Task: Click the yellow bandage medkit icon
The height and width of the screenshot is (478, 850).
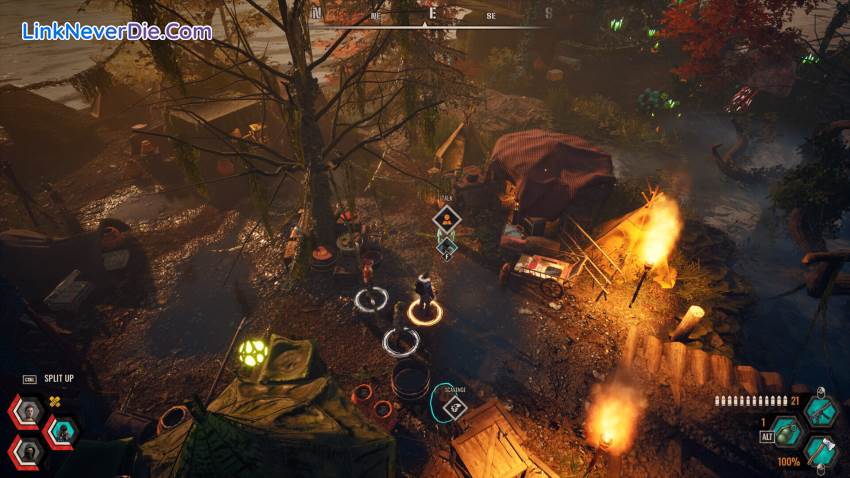Action: 56,401
